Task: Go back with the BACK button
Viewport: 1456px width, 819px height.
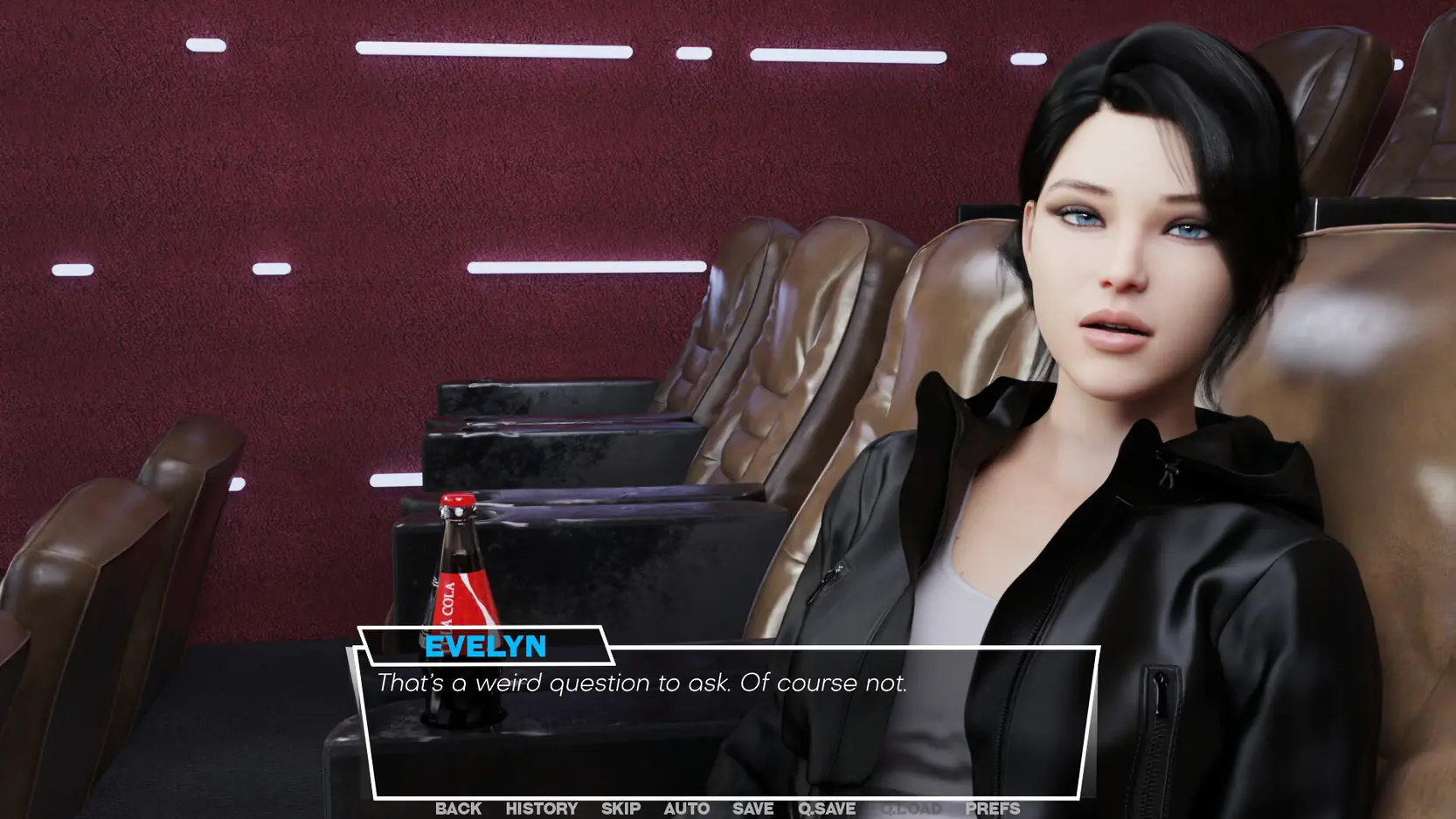Action: 458,809
